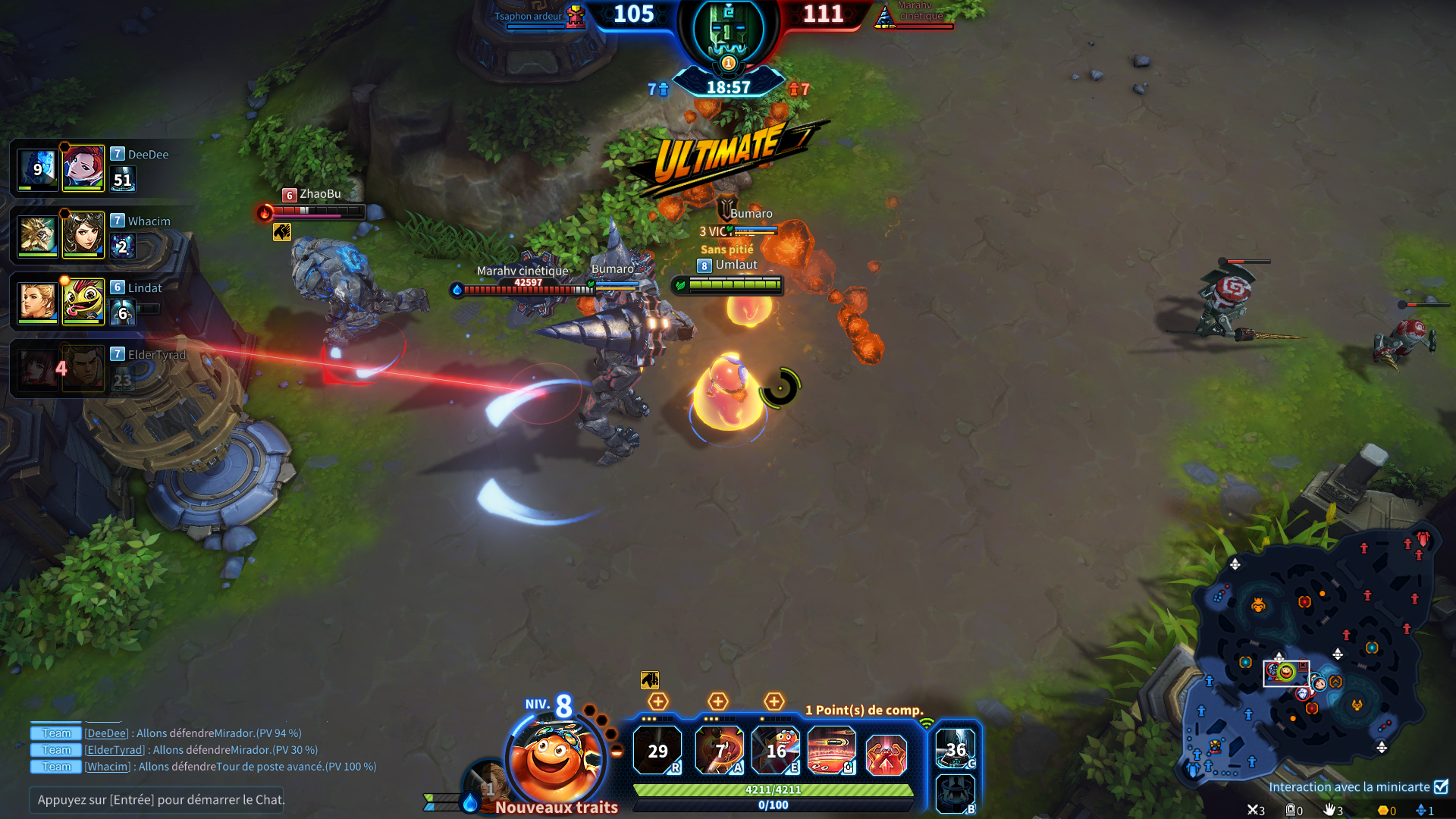The image size is (1456, 819).
Task: Upgrade the A ability using its plus button
Action: tap(717, 701)
